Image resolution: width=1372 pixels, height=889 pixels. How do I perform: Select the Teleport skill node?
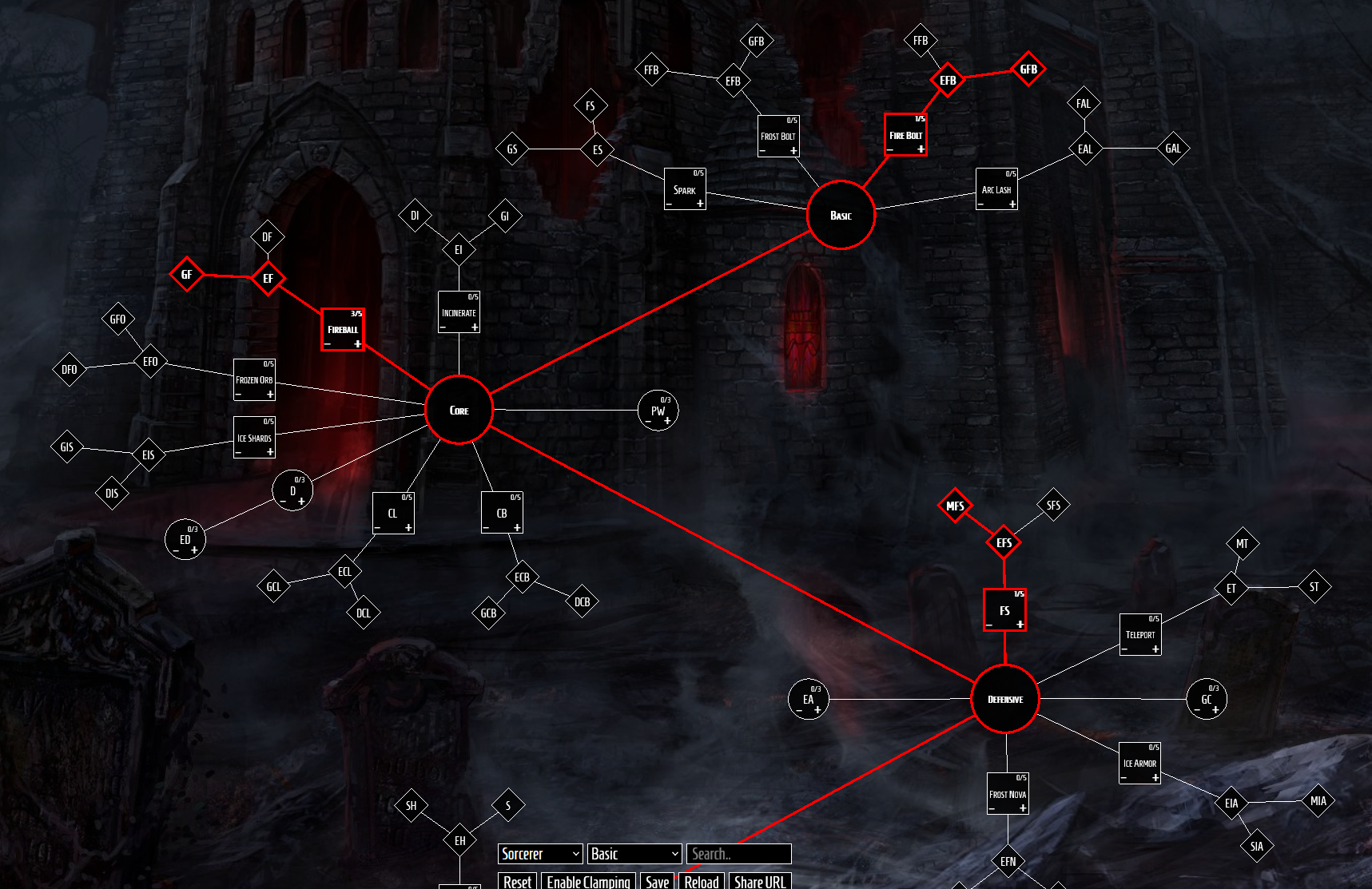(1140, 633)
